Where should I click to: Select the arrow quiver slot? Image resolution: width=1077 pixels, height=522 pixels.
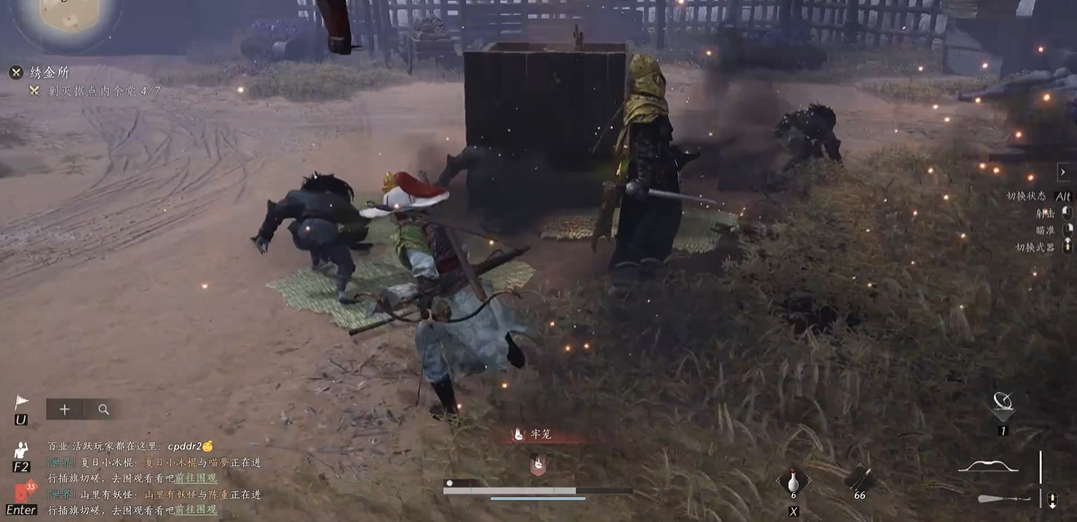(859, 479)
